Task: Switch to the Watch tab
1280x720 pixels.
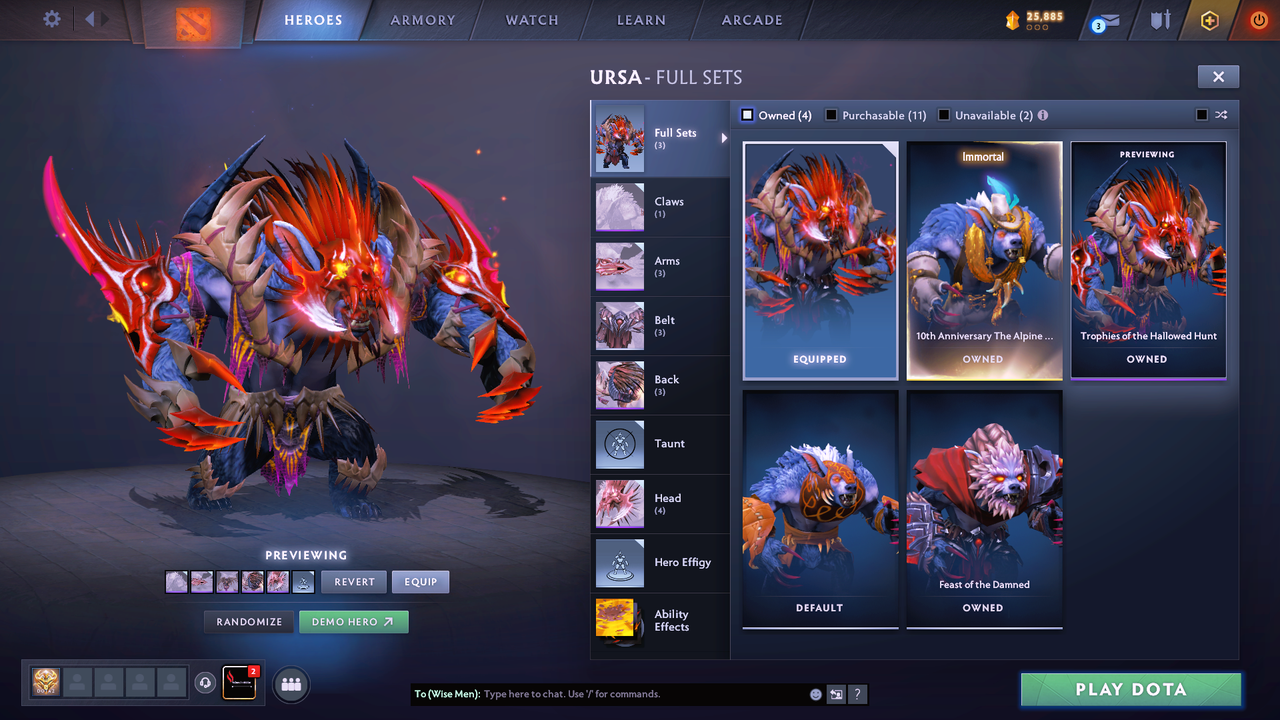Action: (x=531, y=20)
